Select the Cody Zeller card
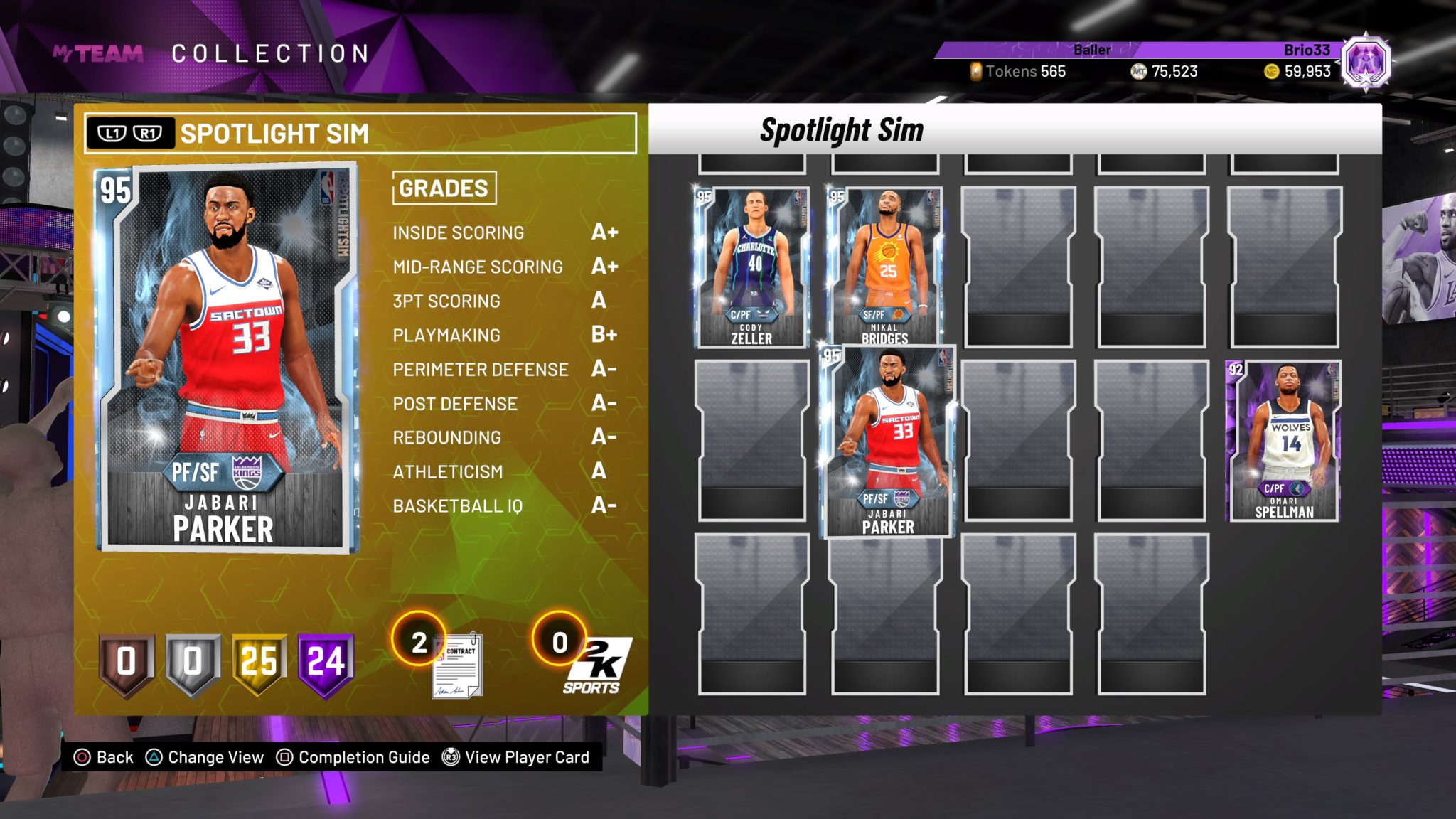This screenshot has width=1456, height=819. [751, 267]
